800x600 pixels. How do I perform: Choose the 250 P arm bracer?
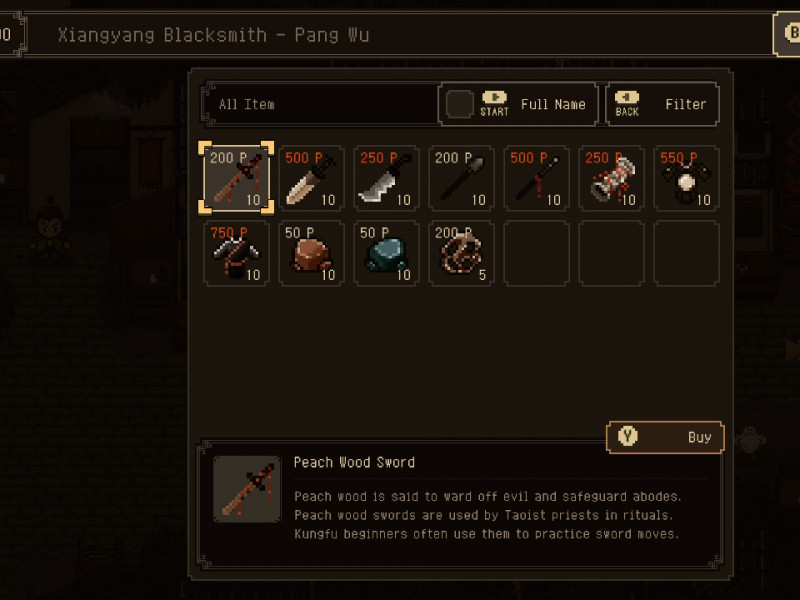pos(611,178)
